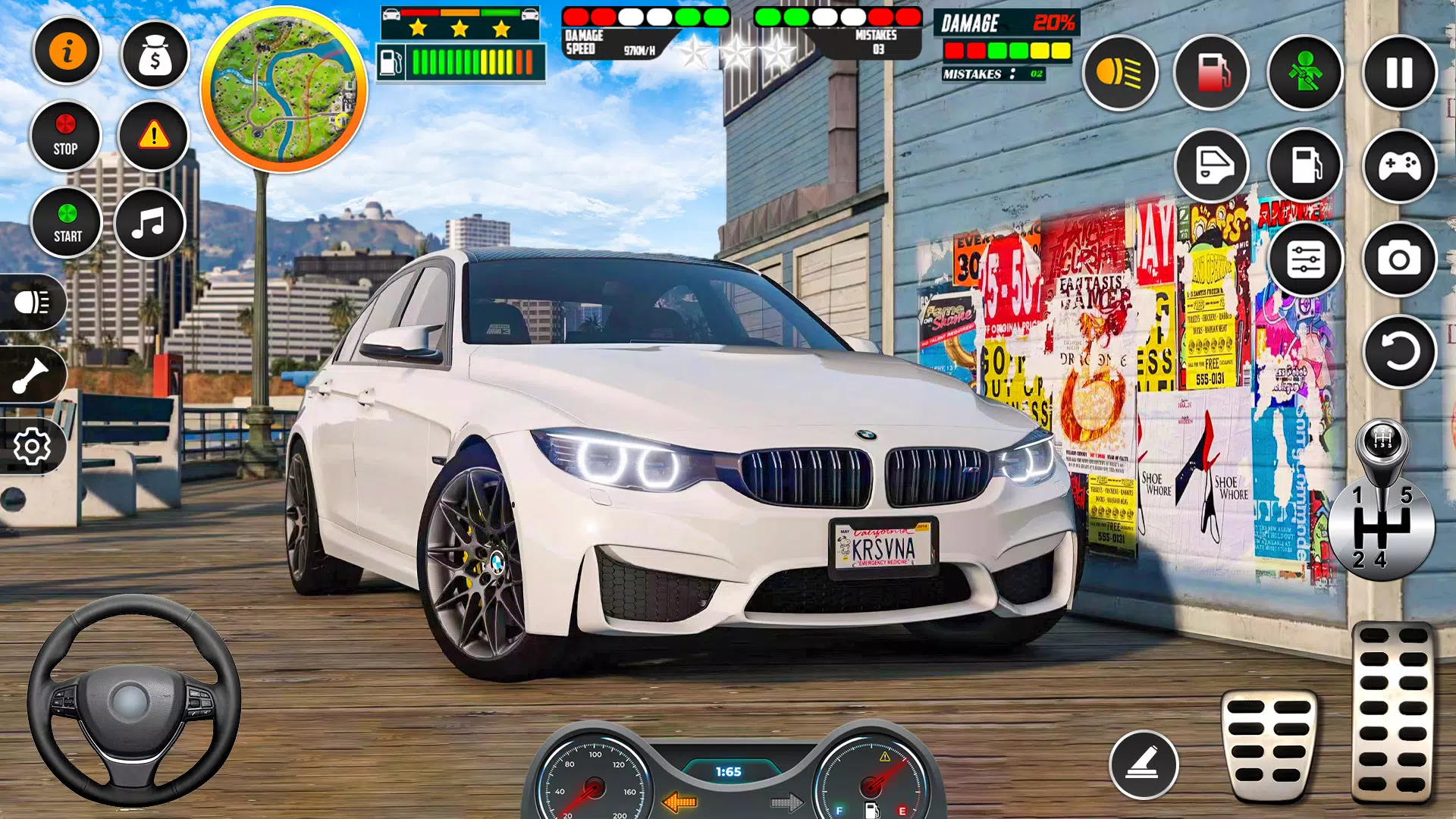This screenshot has width=1456, height=819.
Task: Open the camera view switcher
Action: point(1398,260)
